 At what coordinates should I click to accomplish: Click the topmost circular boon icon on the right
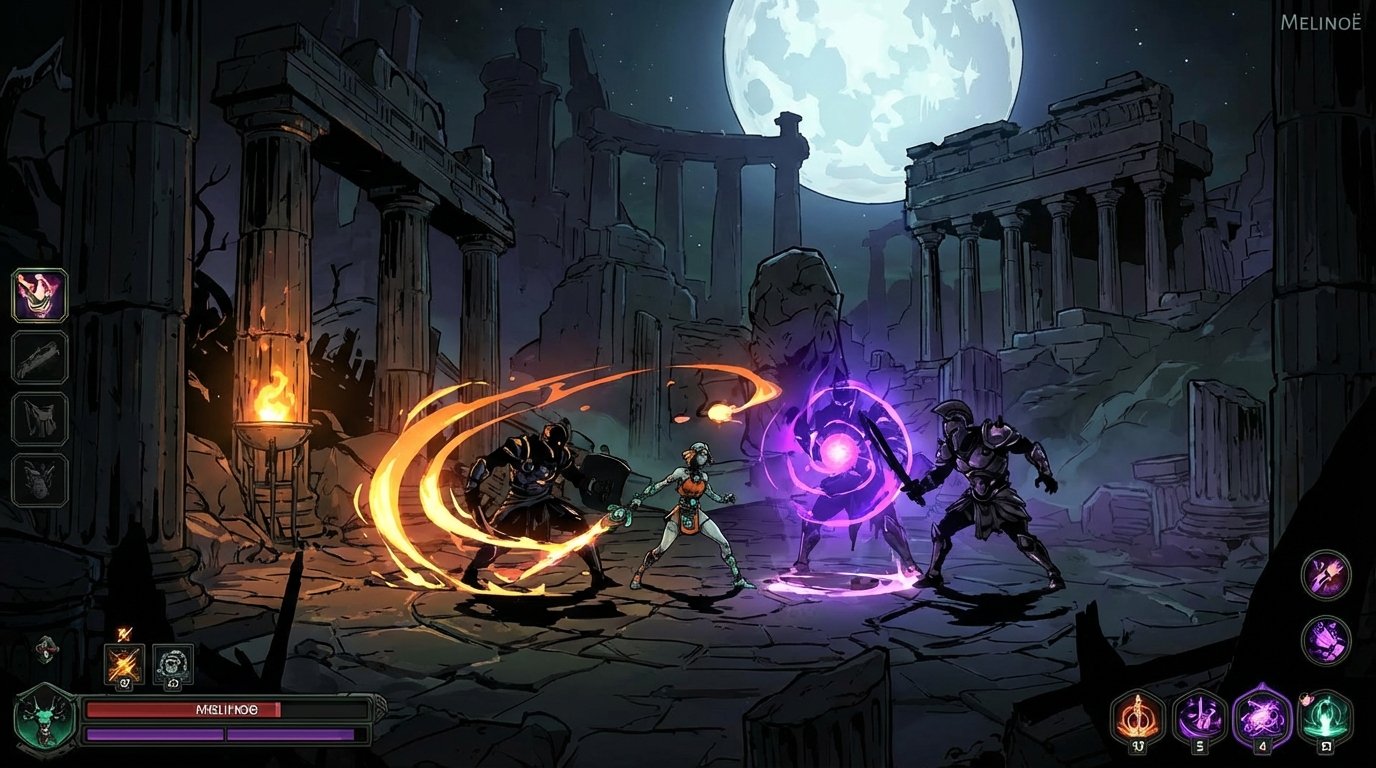coord(1325,577)
